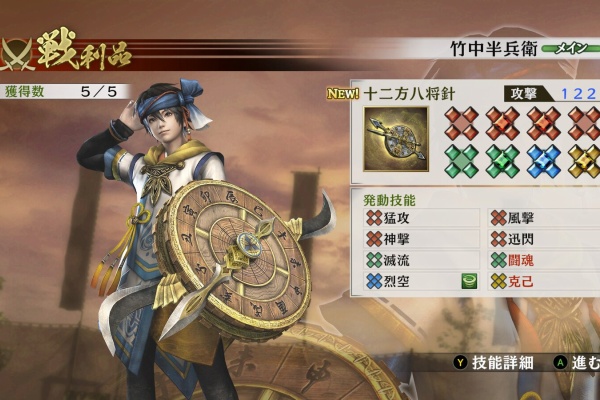Select the yellow cross-shaped gem slot
This screenshot has width=600, height=400.
585,161
